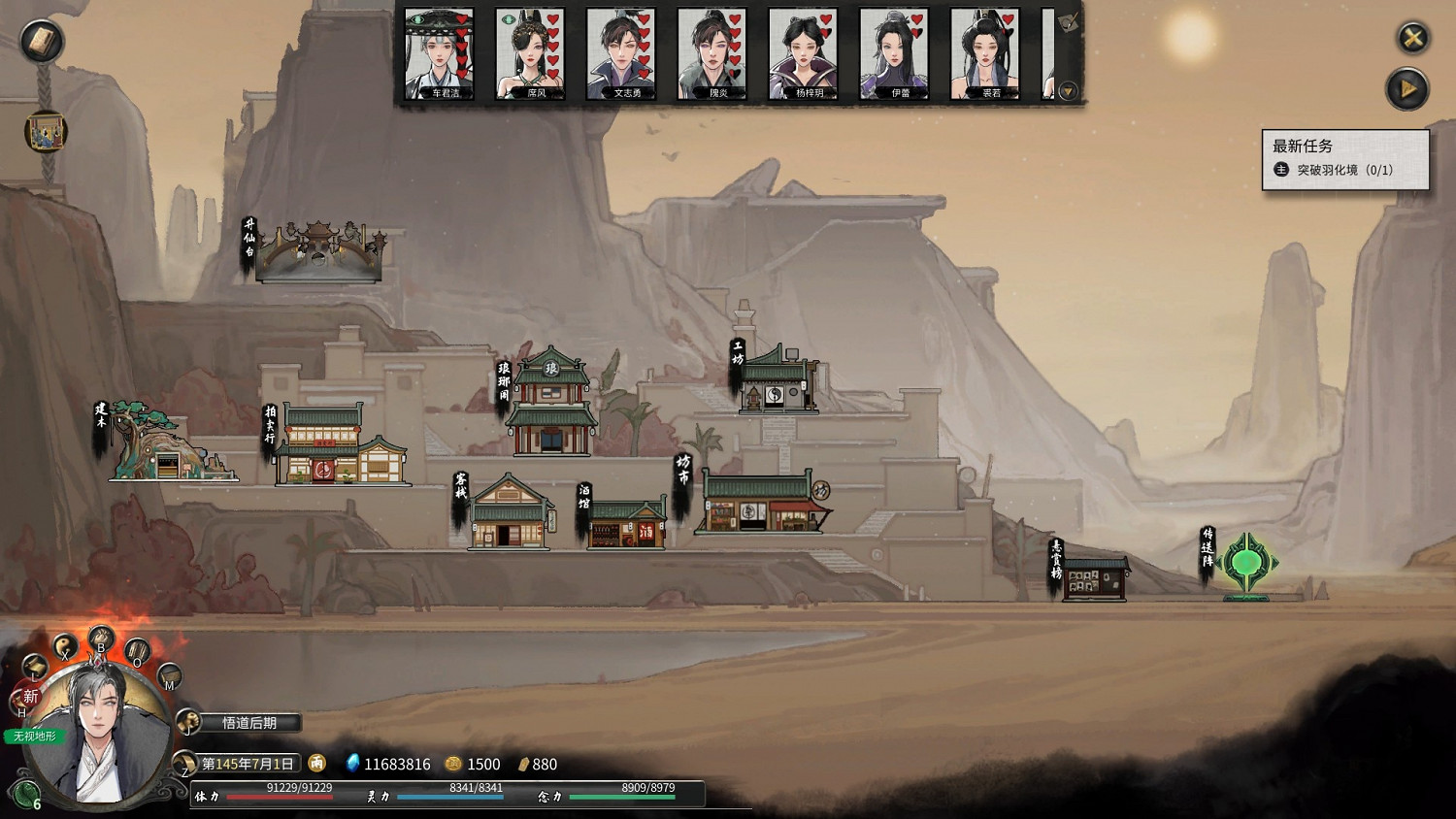Expand the portrait list with the down arrow

coord(1068,91)
